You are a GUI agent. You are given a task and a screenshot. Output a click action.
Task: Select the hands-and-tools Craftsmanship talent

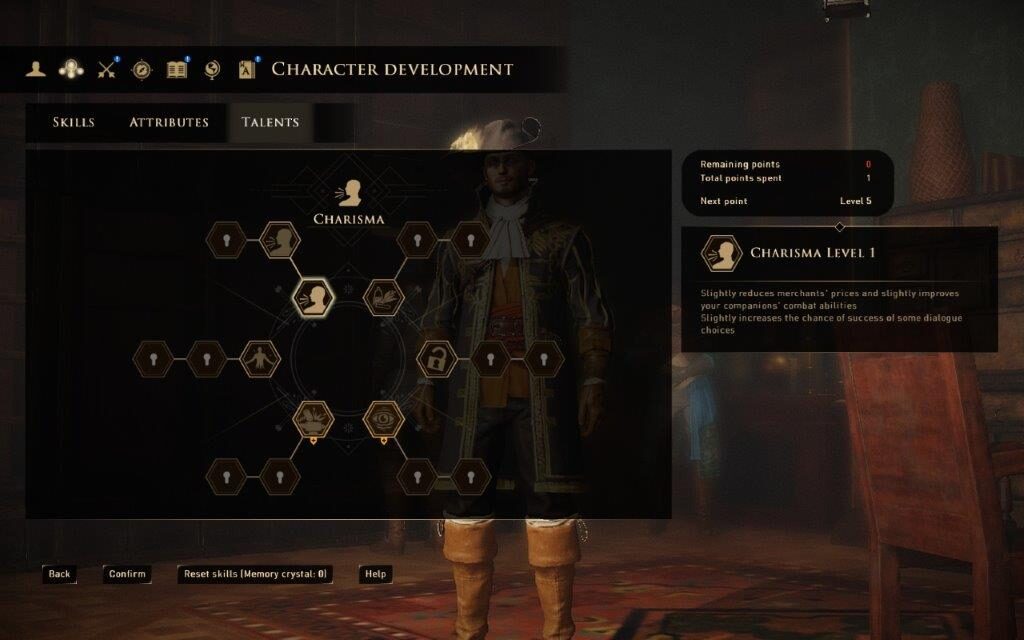(x=383, y=297)
